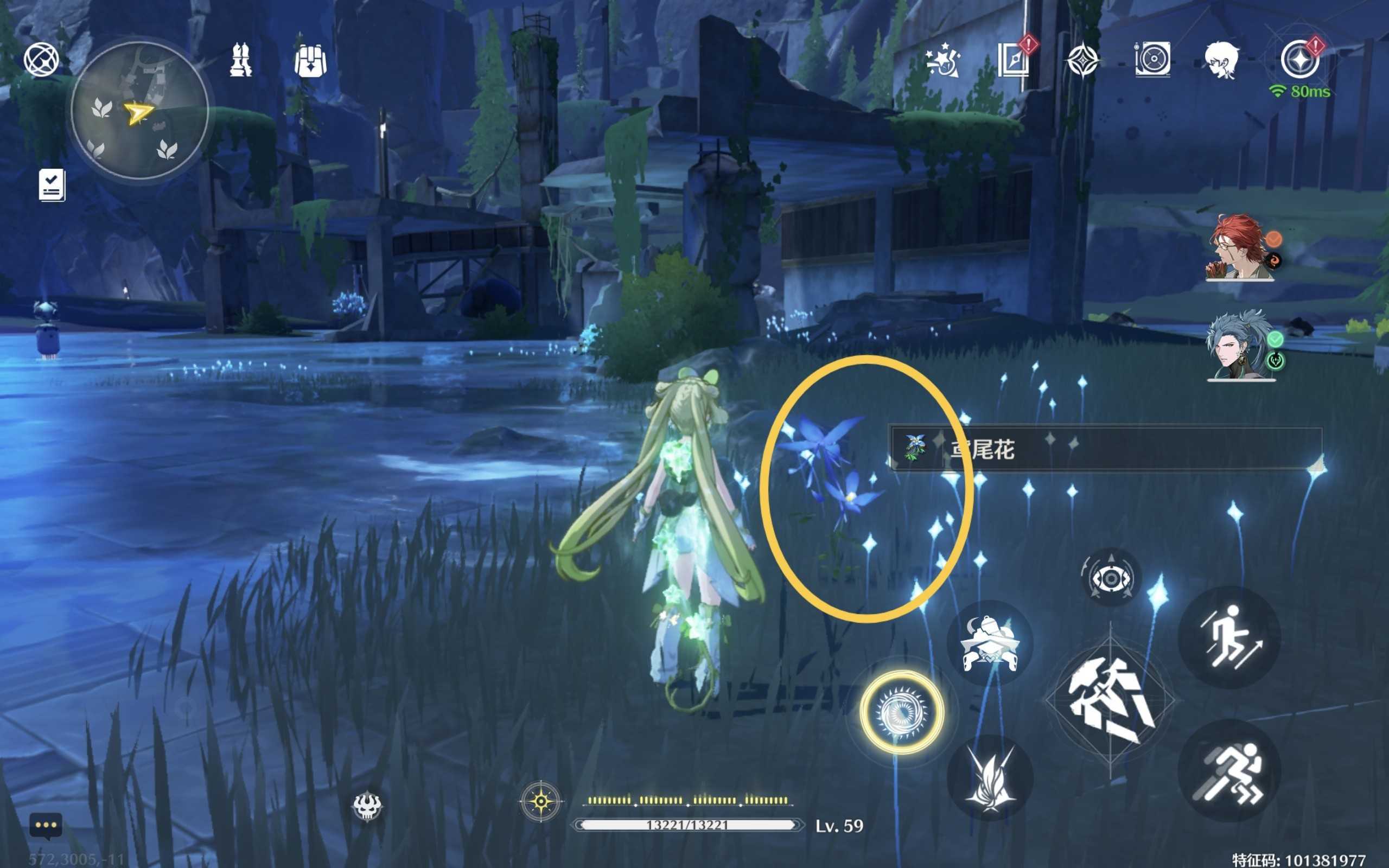Tap the jump figure button
The width and height of the screenshot is (1389, 868).
point(1228,637)
